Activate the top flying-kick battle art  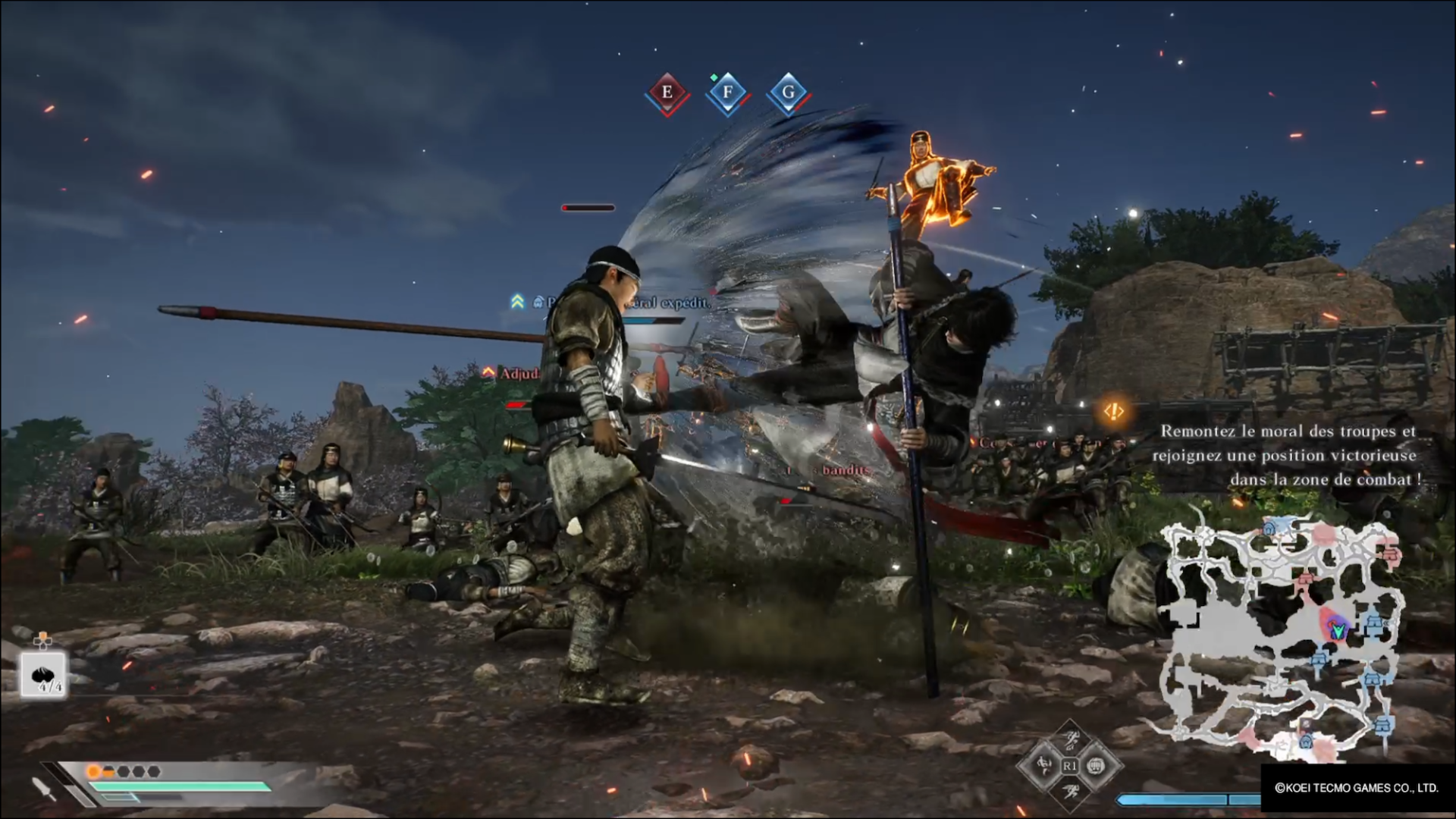[1071, 739]
